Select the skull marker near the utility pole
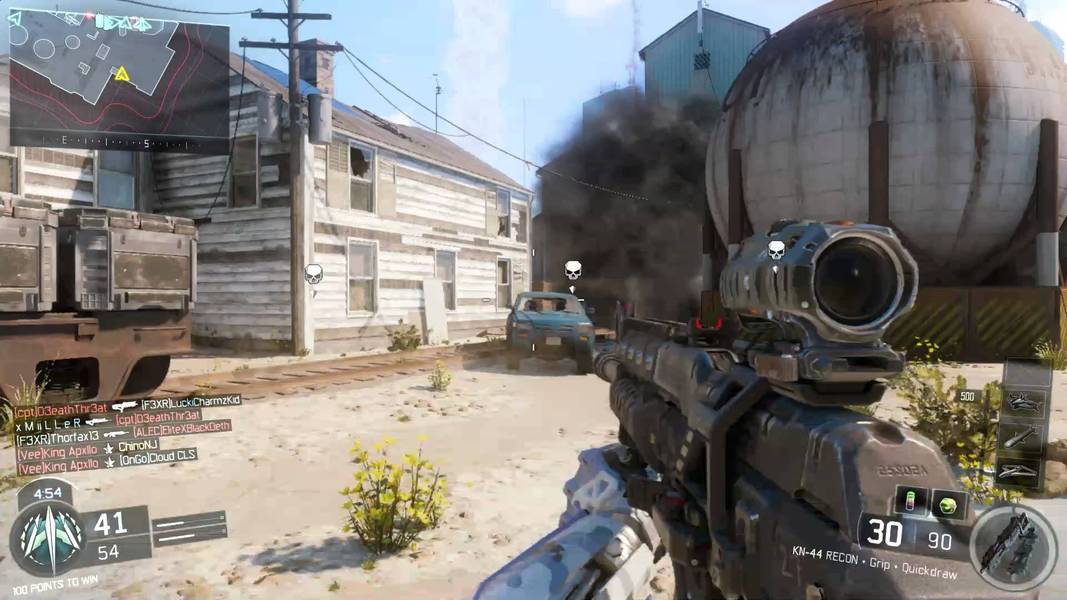This screenshot has width=1067, height=600. [313, 273]
